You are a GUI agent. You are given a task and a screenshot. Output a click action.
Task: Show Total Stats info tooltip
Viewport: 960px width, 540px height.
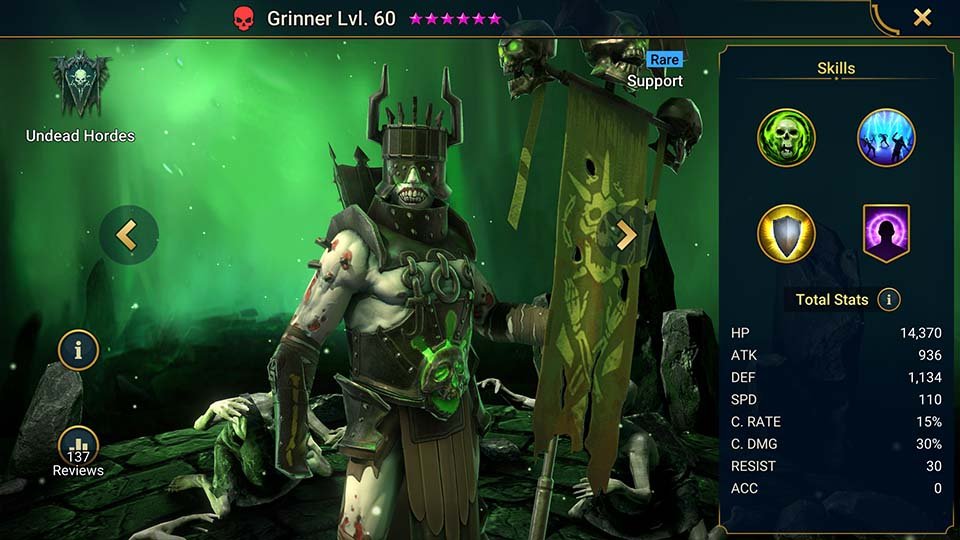pyautogui.click(x=888, y=299)
